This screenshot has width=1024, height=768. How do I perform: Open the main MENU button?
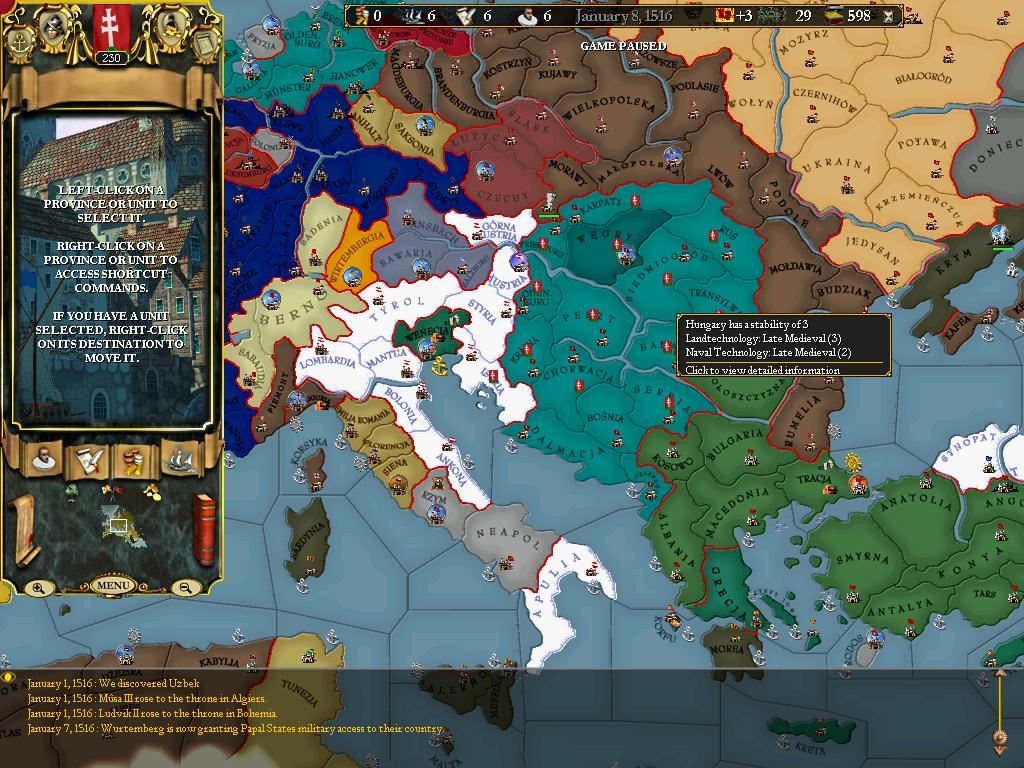(x=112, y=585)
